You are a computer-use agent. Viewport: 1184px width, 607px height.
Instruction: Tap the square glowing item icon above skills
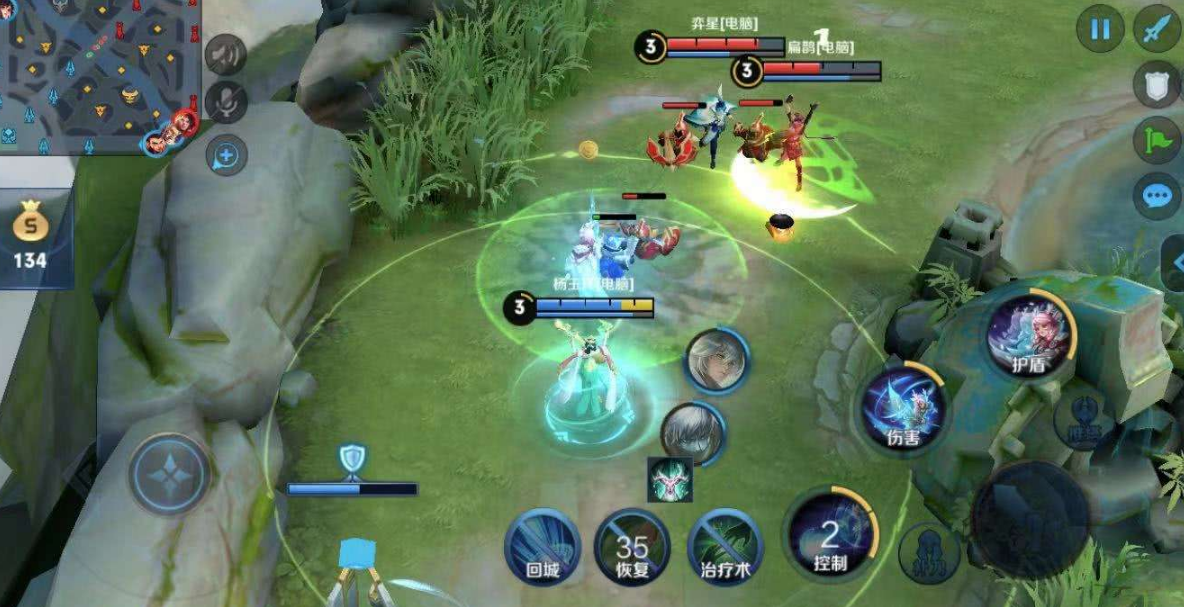tap(669, 480)
